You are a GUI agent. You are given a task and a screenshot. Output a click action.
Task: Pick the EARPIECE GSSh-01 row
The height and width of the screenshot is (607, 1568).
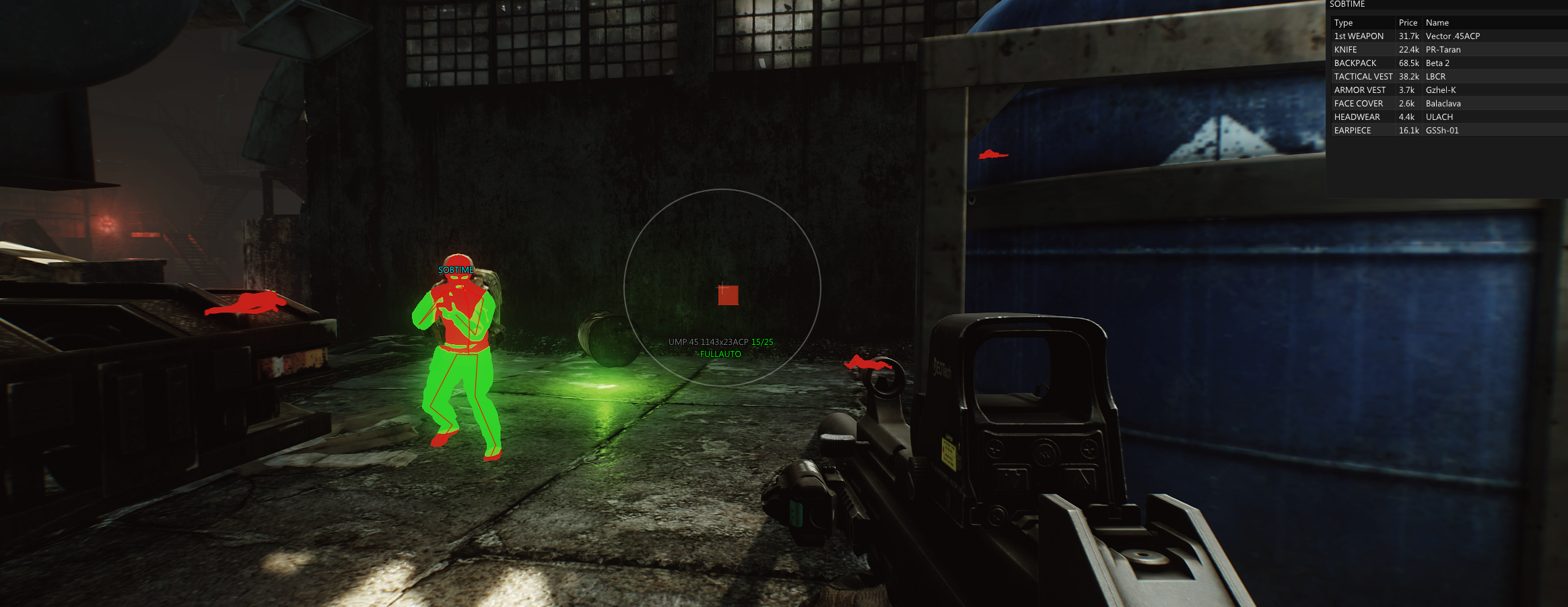point(1447,131)
